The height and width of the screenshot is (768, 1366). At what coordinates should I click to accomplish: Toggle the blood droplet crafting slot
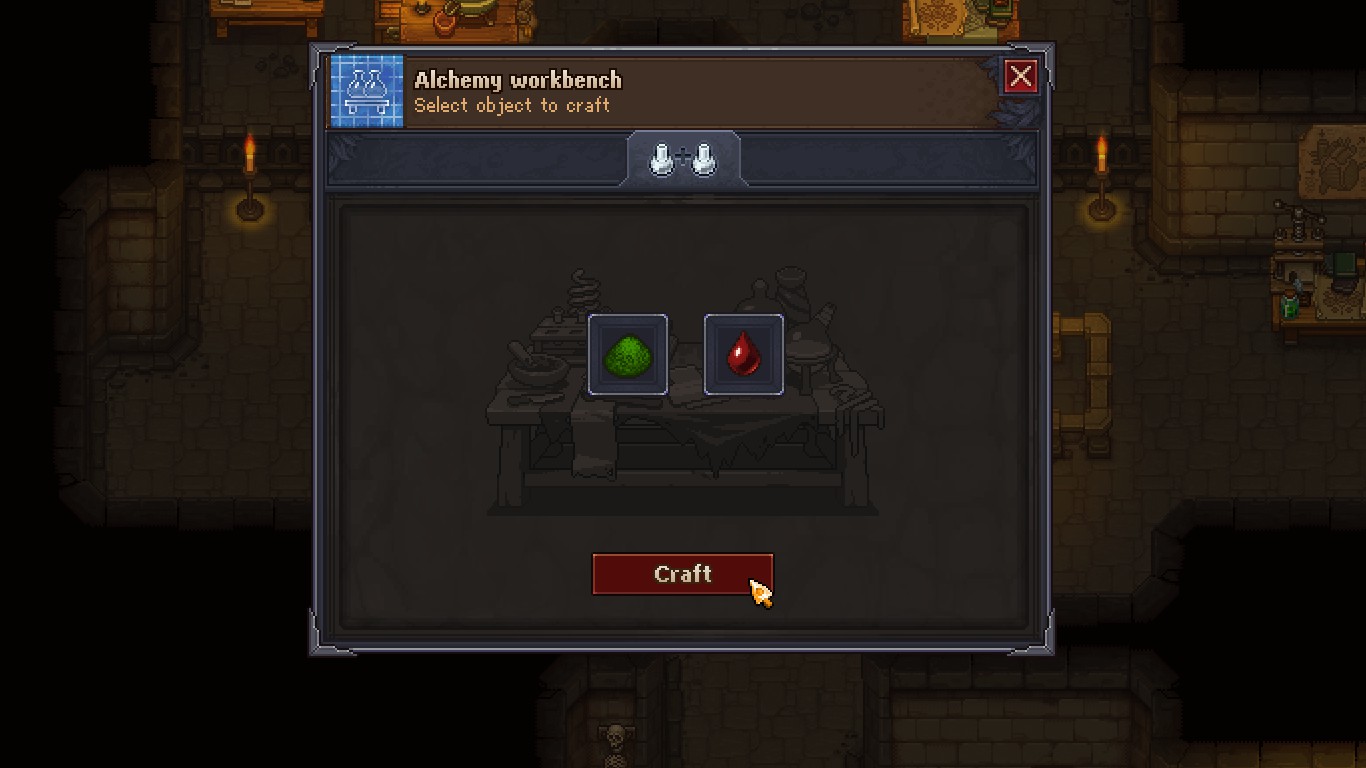pos(743,354)
